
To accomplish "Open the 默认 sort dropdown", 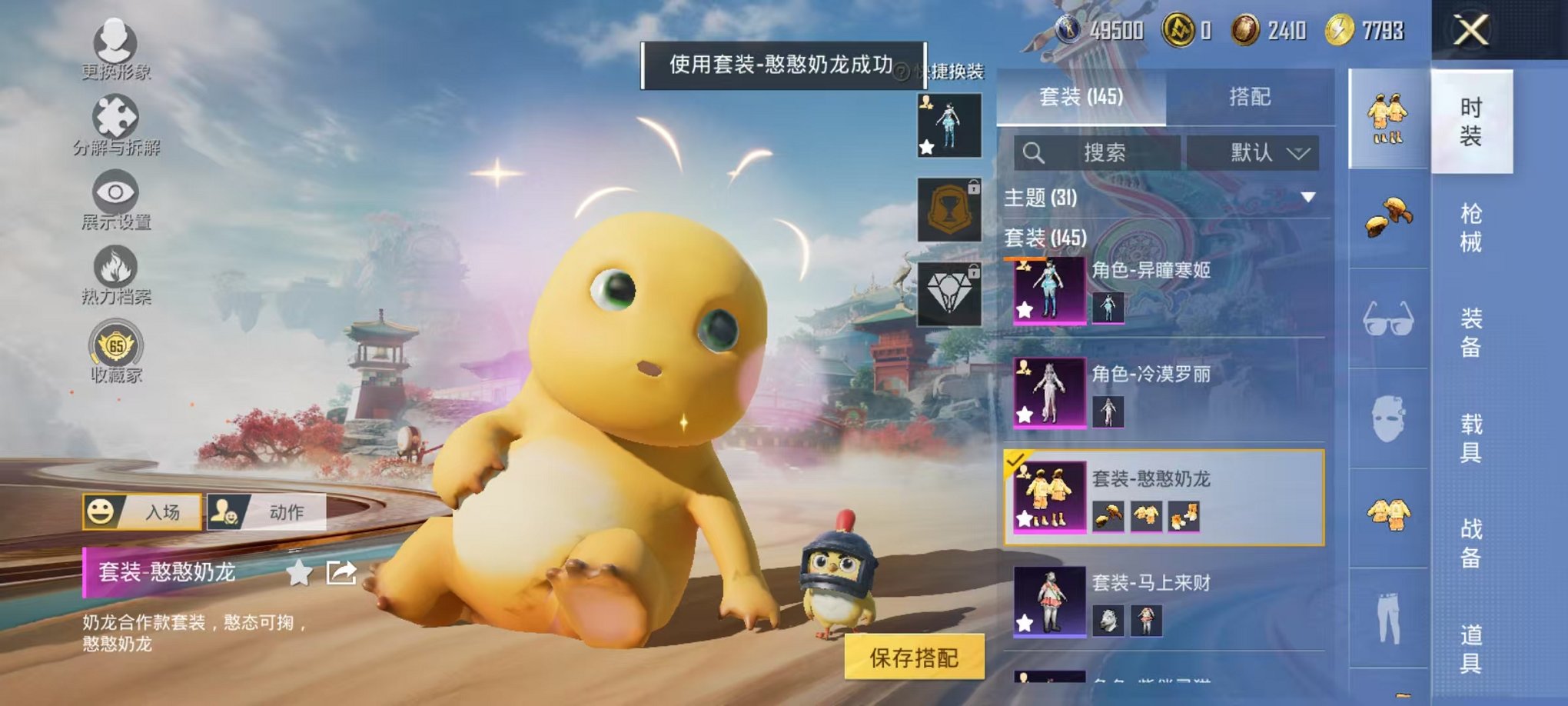I will click(x=1256, y=152).
